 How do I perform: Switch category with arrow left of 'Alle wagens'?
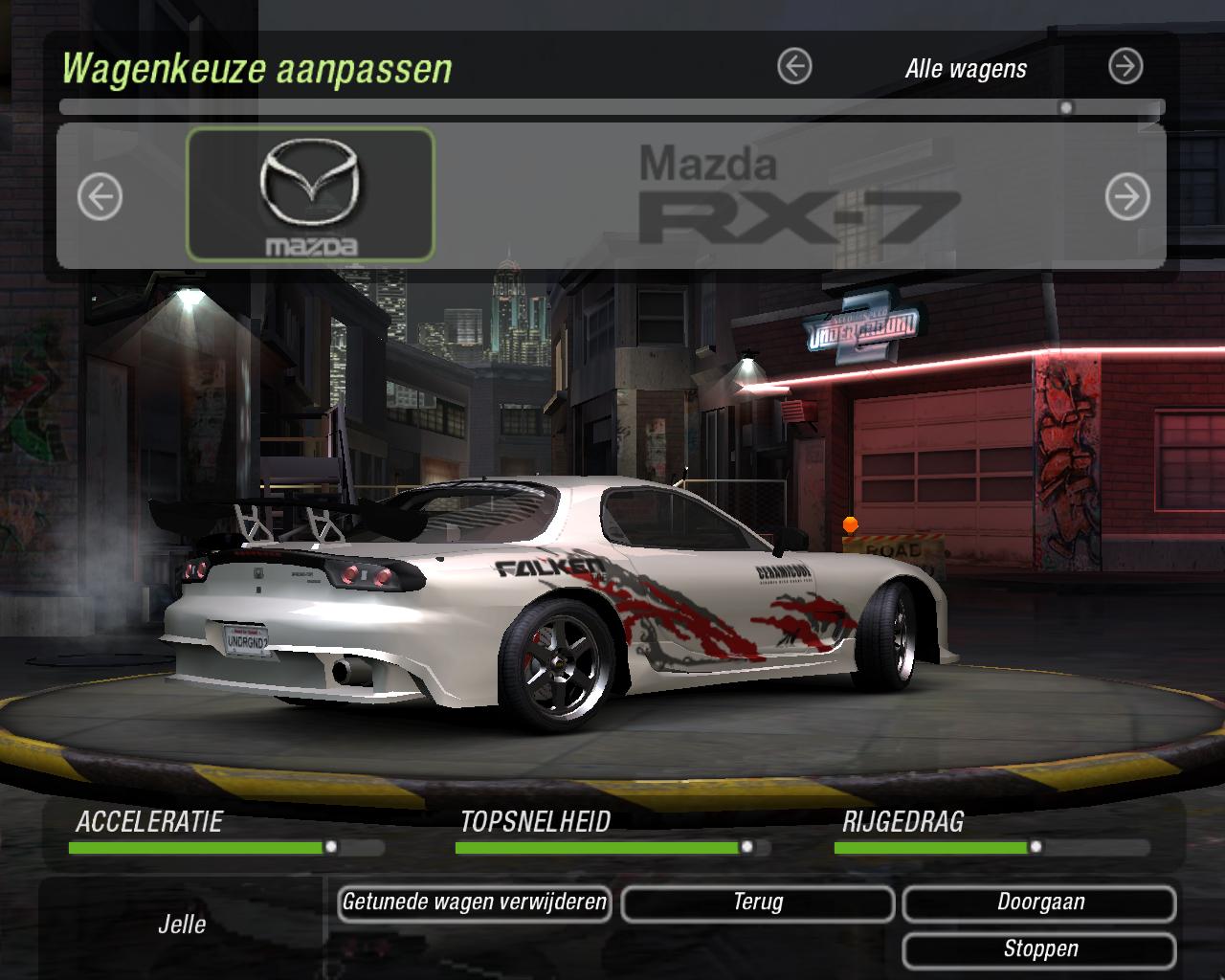pos(794,67)
